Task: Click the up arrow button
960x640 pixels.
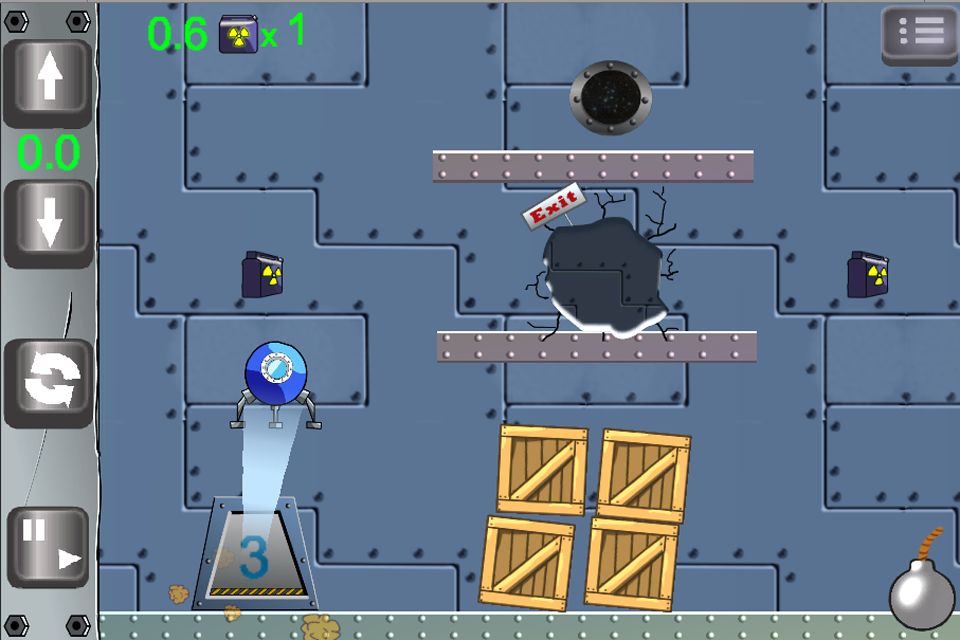Action: point(47,83)
